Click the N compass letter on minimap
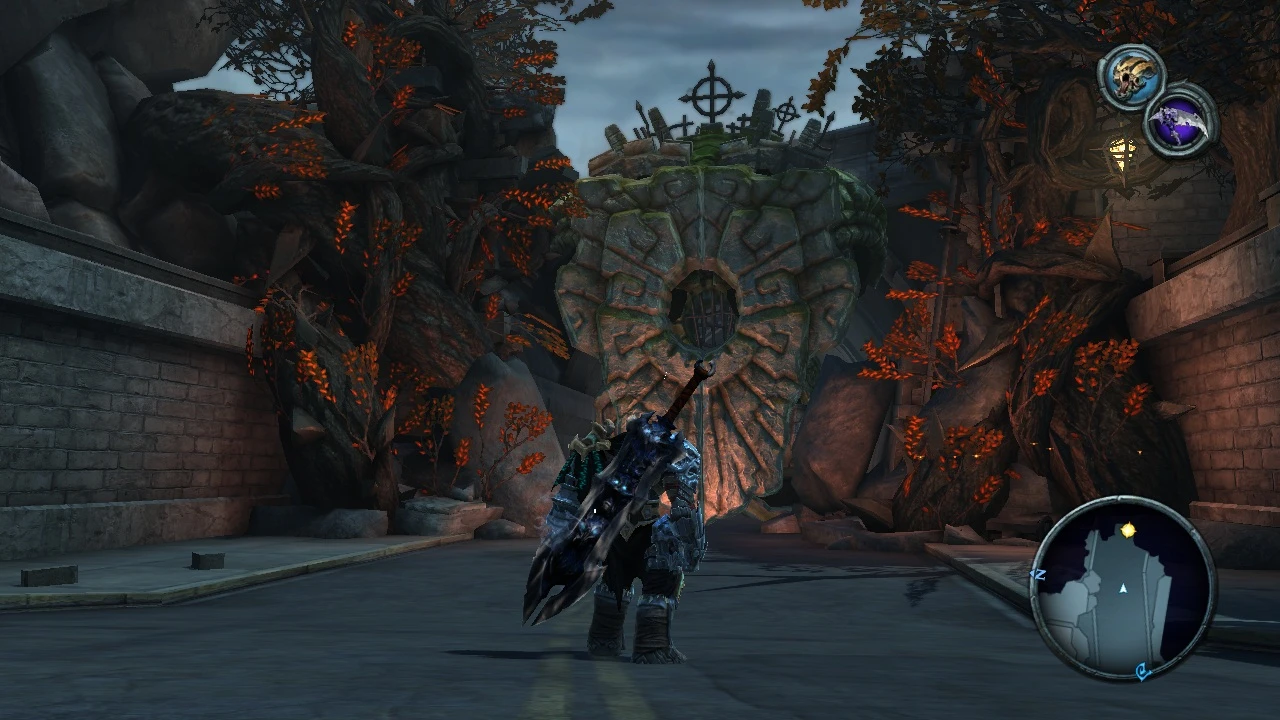The height and width of the screenshot is (720, 1280). pos(1038,574)
